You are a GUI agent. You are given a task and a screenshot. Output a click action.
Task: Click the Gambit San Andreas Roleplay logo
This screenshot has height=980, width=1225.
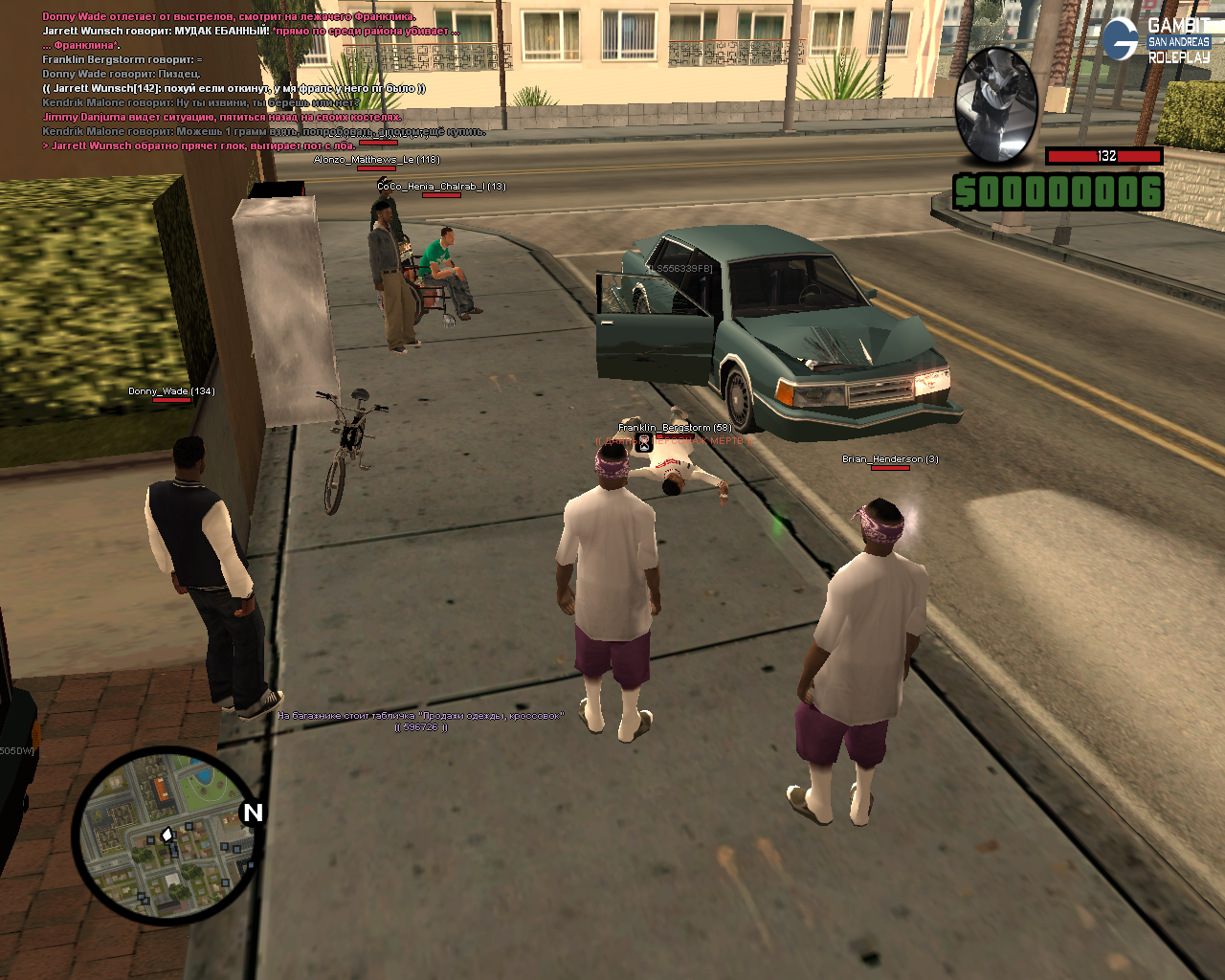1156,39
